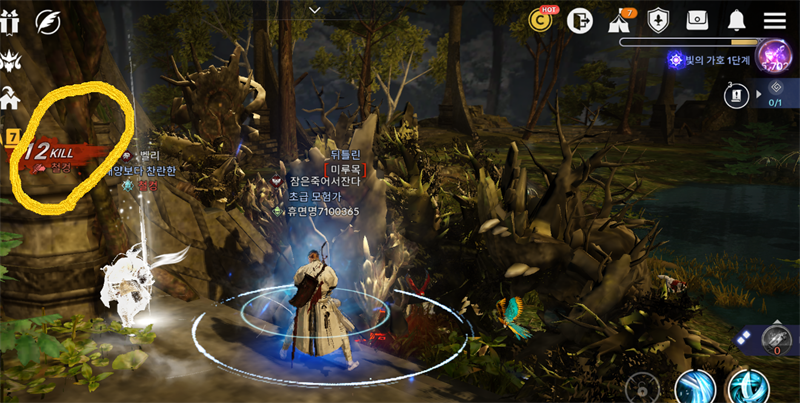The height and width of the screenshot is (403, 800).
Task: Tap the locked target skill button
Action: click(641, 388)
